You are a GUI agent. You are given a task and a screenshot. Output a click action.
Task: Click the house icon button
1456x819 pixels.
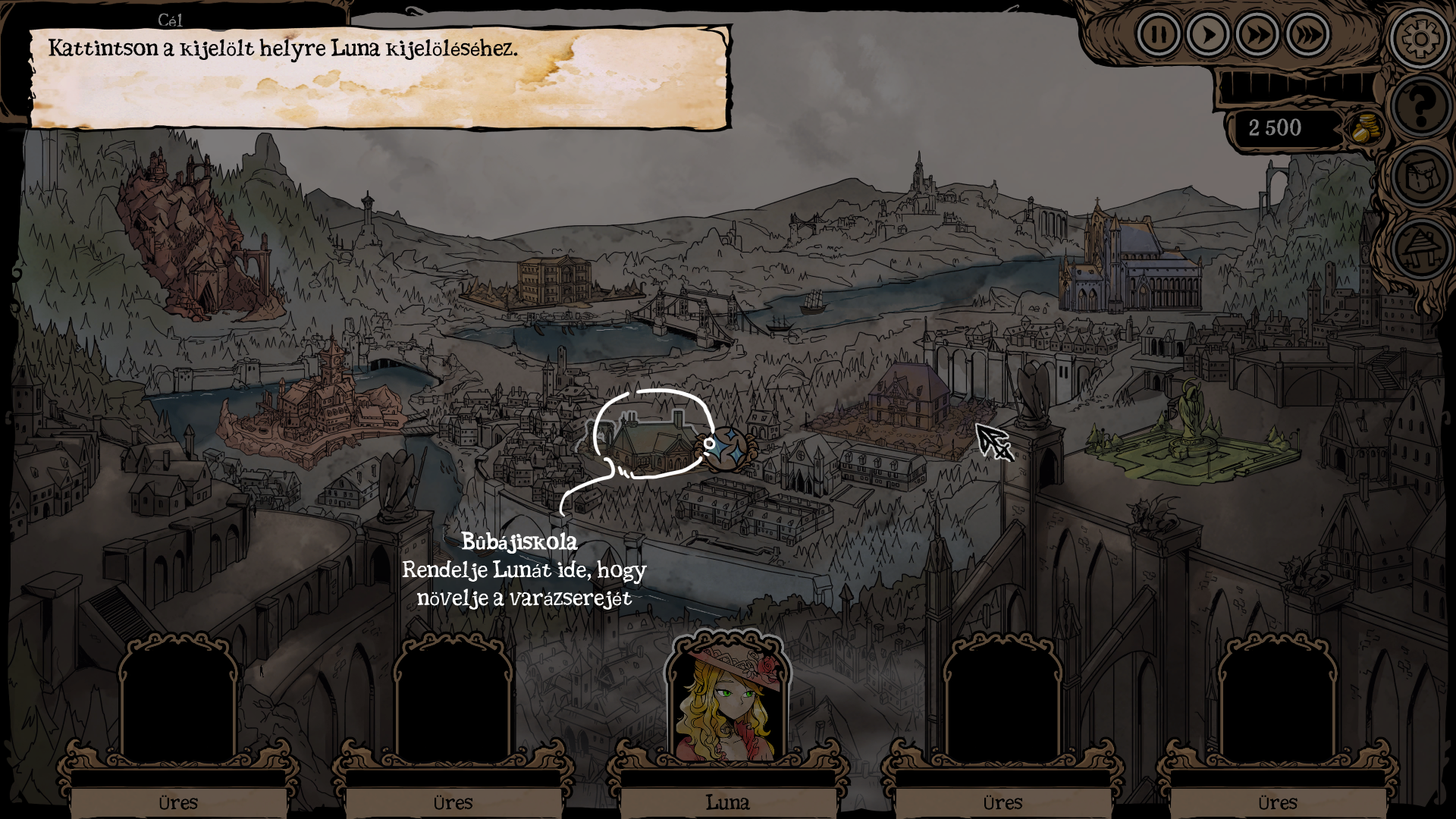[1420, 248]
